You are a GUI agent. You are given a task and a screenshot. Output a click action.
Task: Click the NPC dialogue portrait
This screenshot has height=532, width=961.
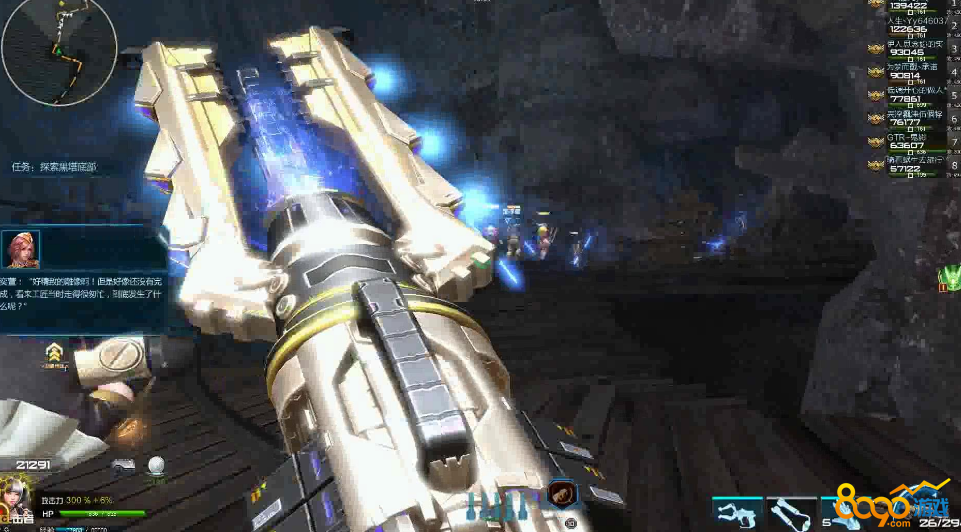(20, 250)
